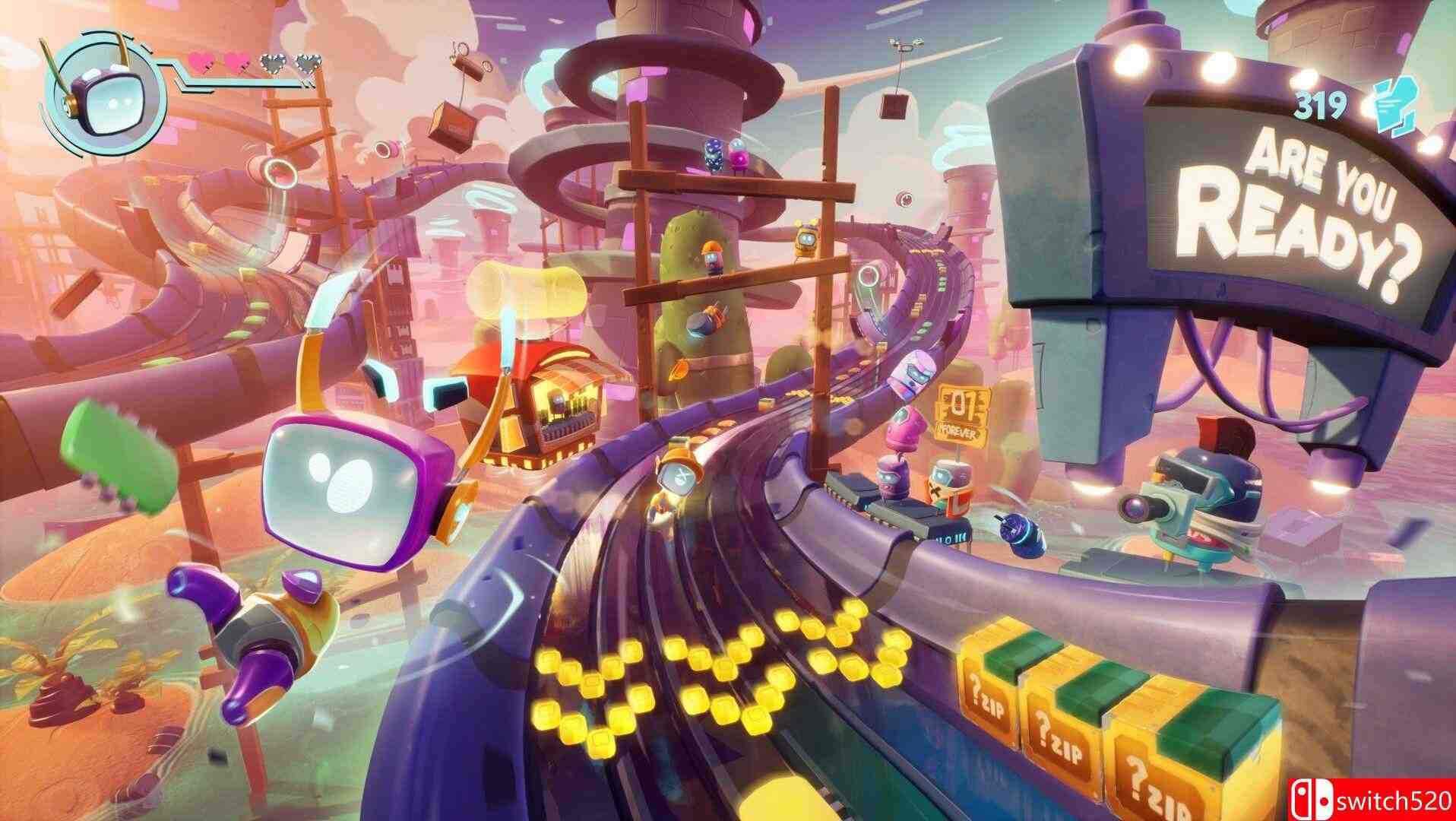The image size is (1456, 821).
Task: Click the second pink heart icon
Action: 238,61
